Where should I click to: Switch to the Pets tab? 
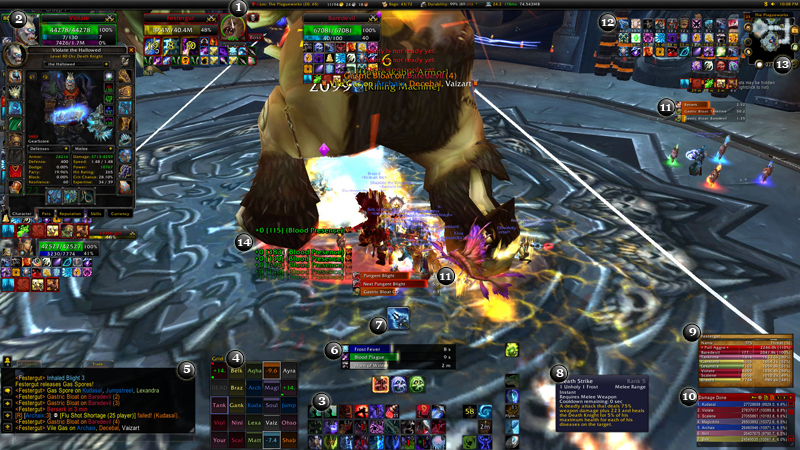(45, 213)
